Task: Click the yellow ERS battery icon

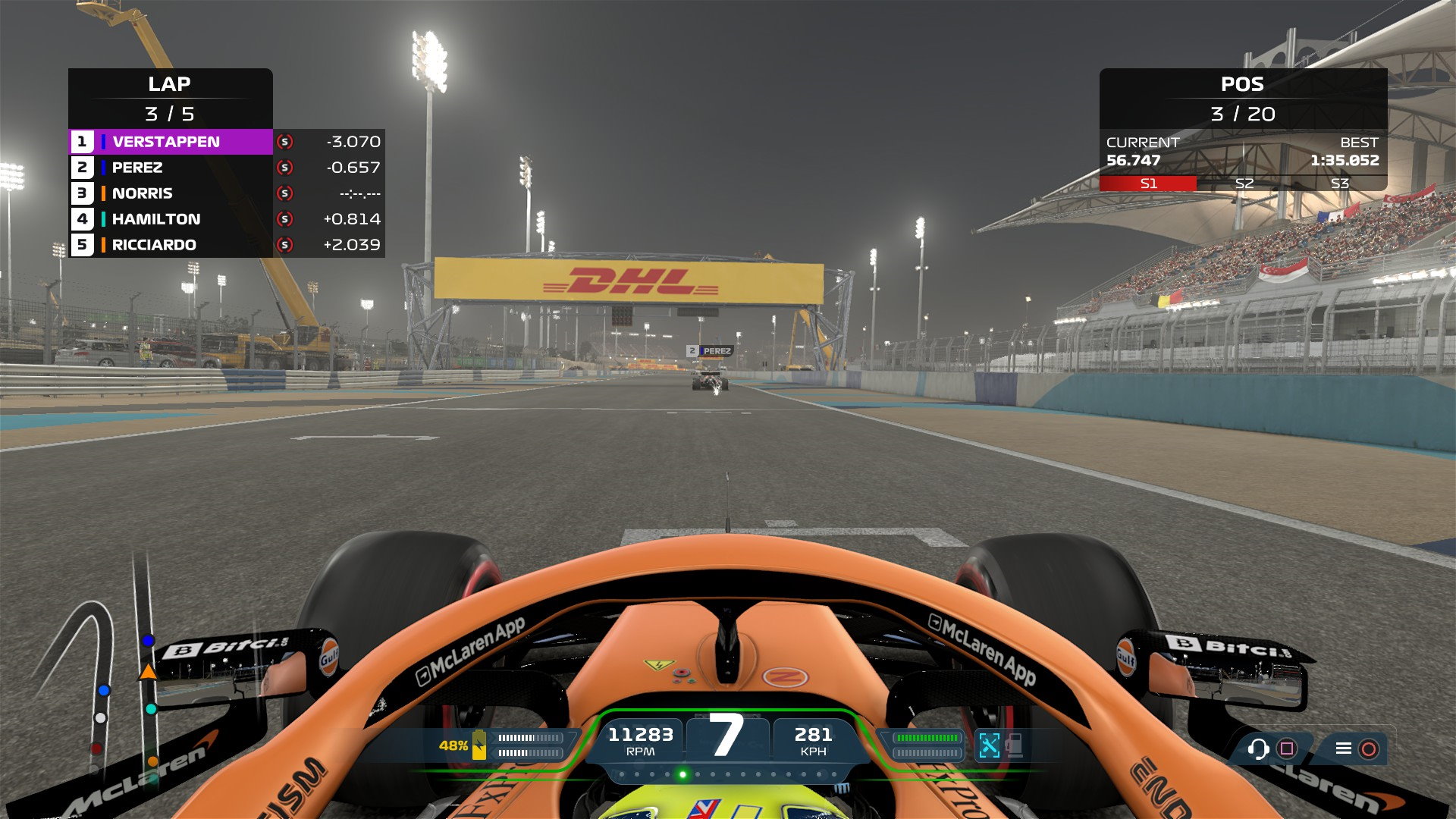Action: pos(479,745)
